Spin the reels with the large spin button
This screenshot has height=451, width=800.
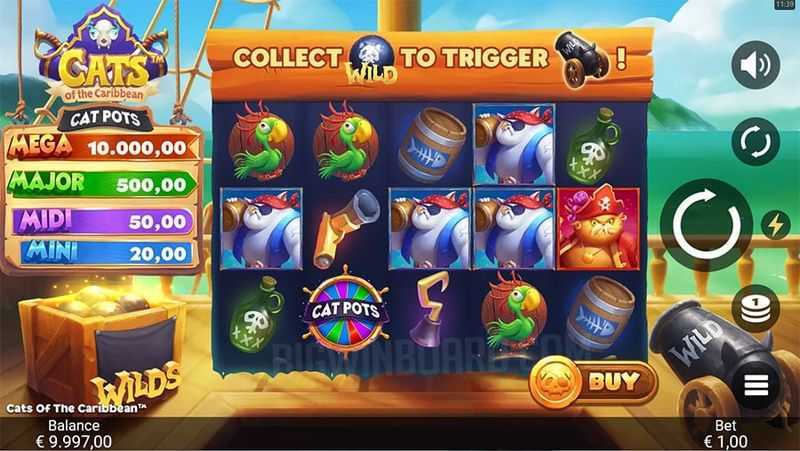[x=706, y=224]
